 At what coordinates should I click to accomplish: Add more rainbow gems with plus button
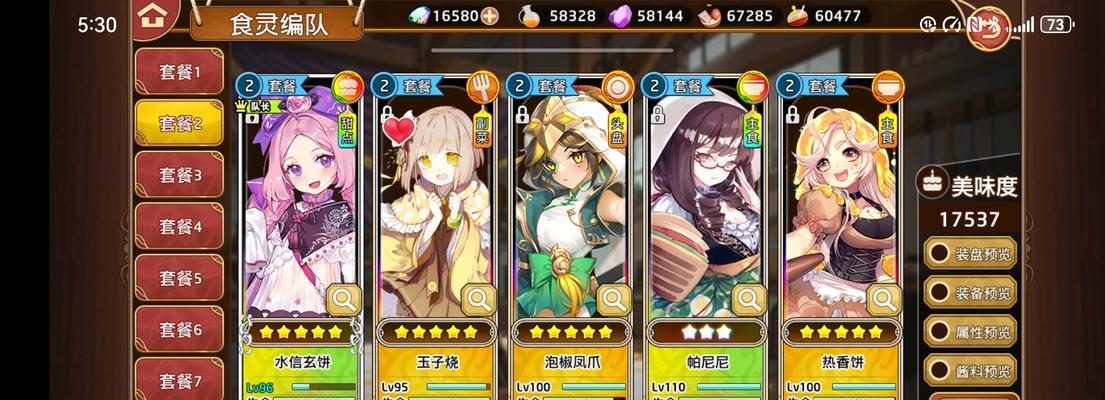(489, 16)
